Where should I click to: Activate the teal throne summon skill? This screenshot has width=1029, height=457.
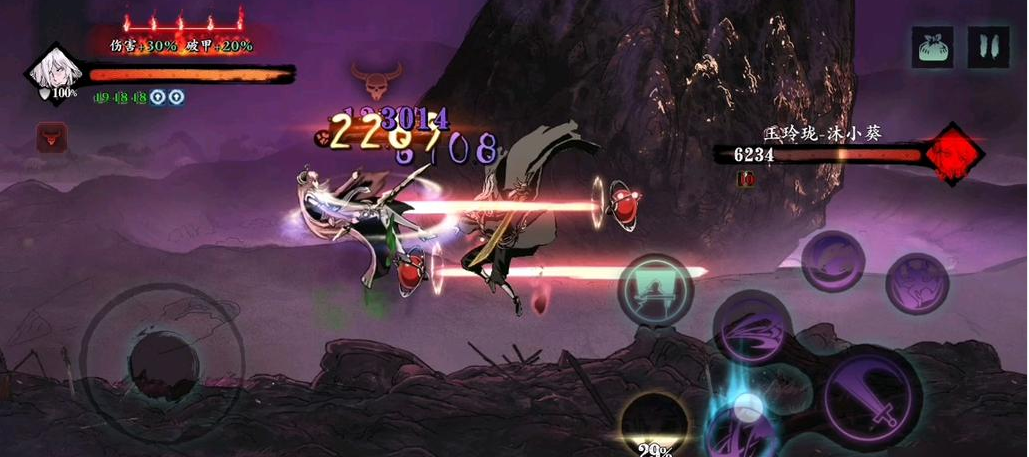[x=656, y=290]
